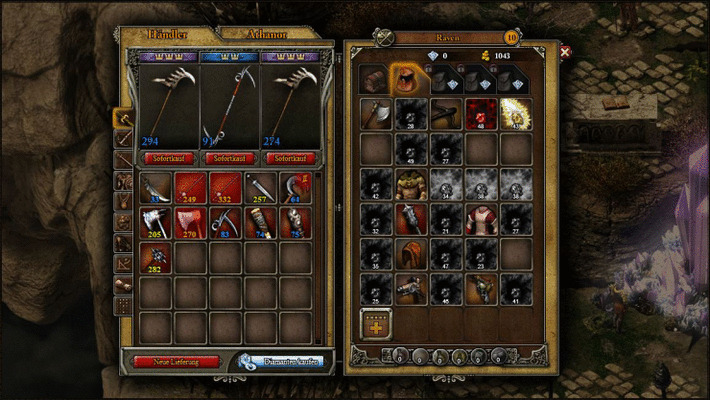The width and height of the screenshot is (710, 400).
Task: Click Sofortkauf under the 274 scythe
Action: [290, 158]
